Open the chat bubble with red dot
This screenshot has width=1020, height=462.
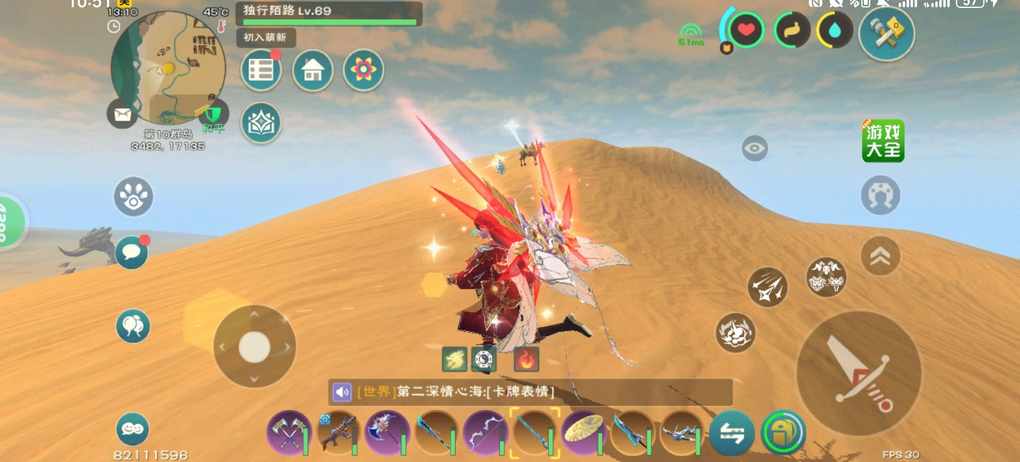(132, 252)
